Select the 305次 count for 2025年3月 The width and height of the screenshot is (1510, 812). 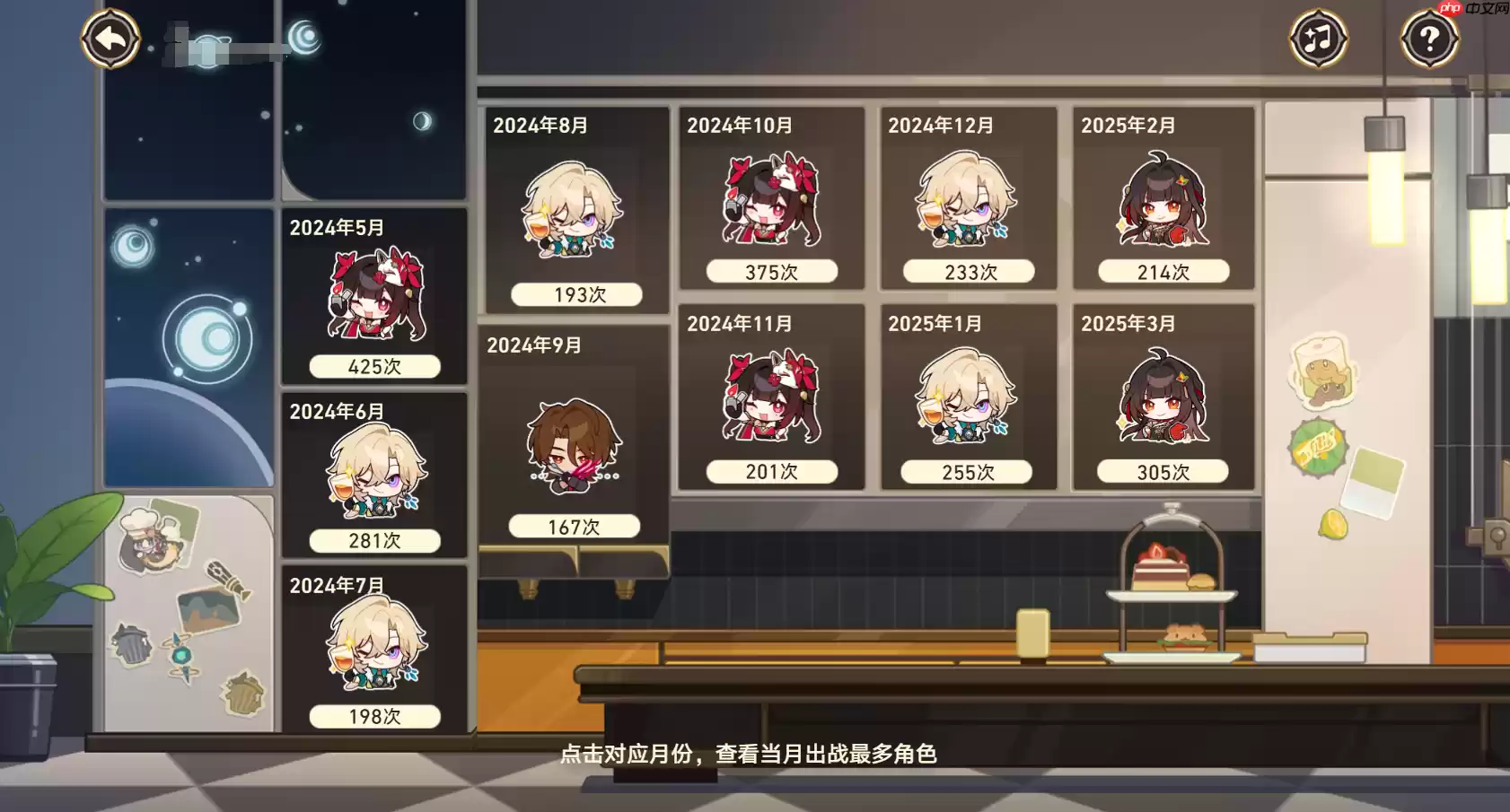click(1162, 470)
